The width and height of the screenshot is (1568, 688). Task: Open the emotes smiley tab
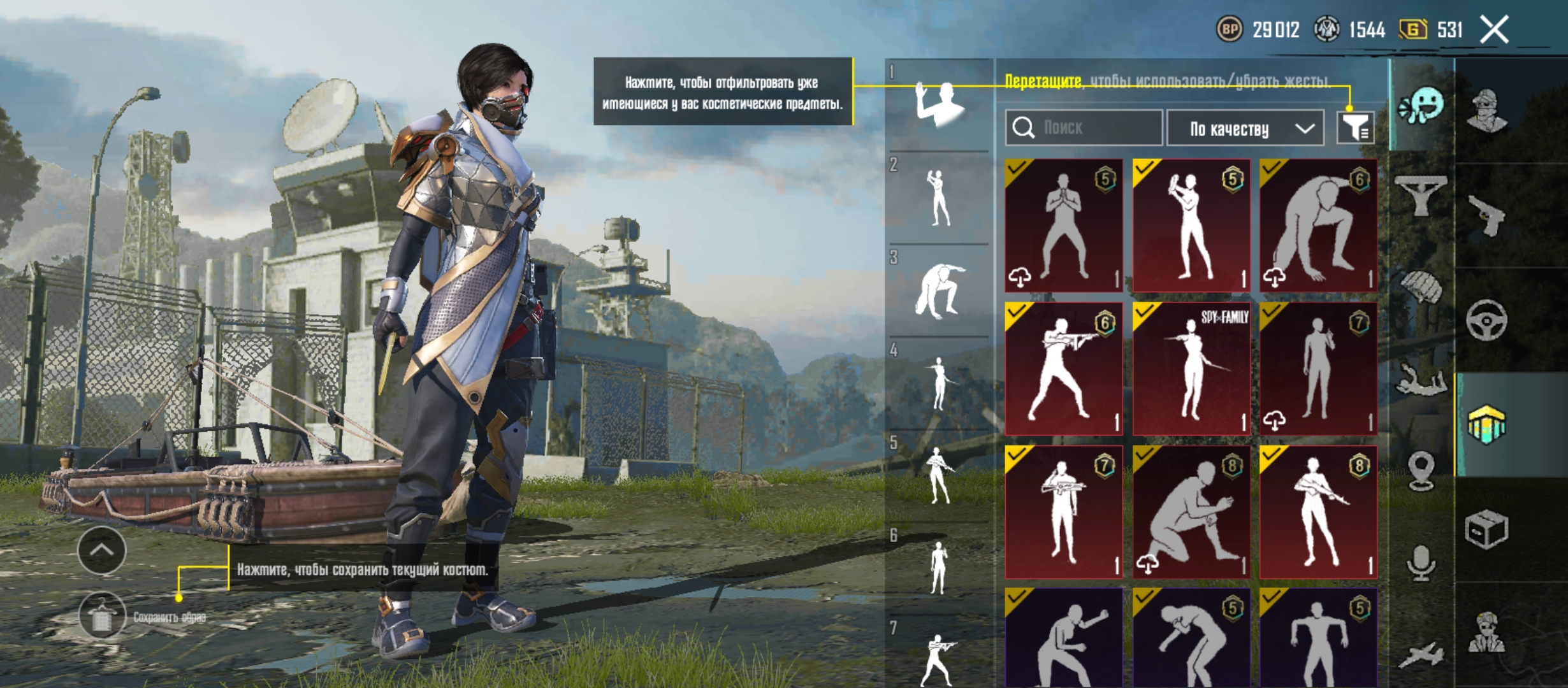(1421, 106)
